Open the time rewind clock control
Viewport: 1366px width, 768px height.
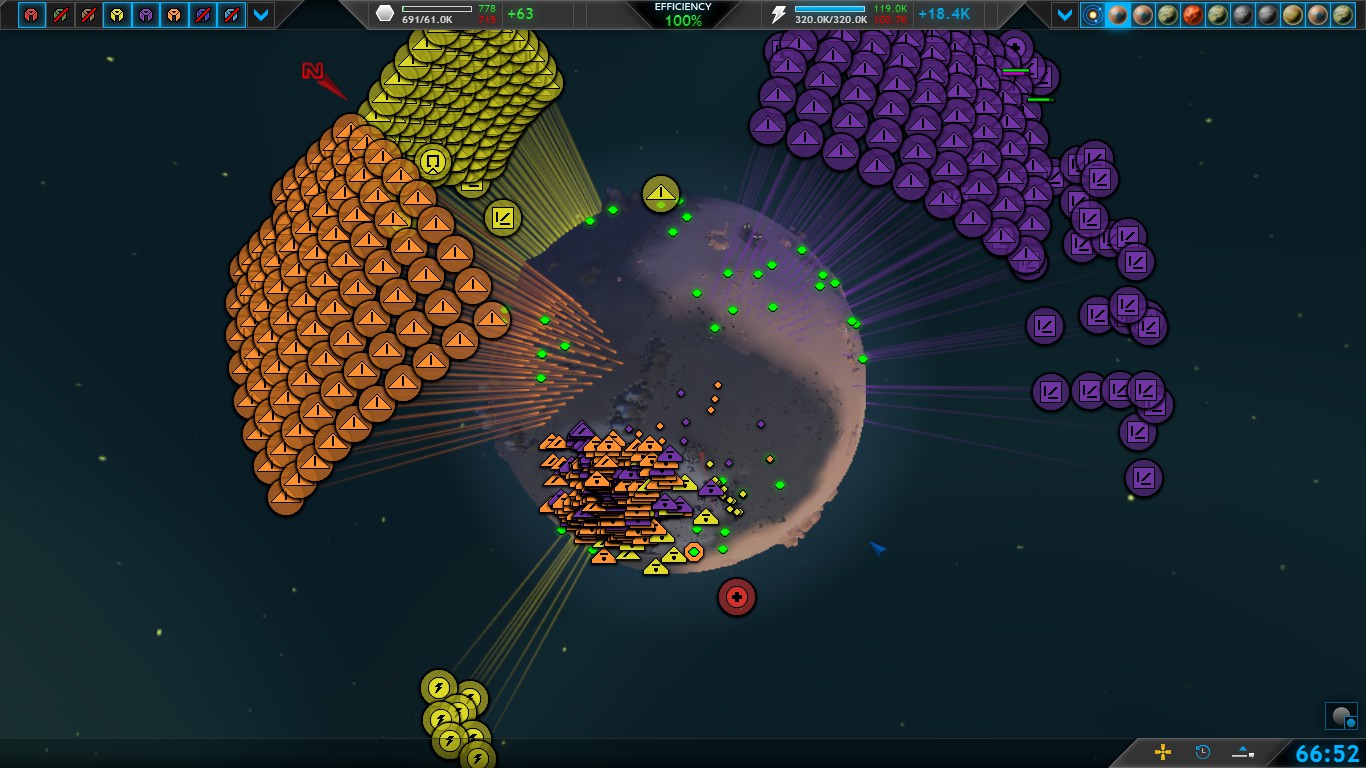click(1203, 752)
